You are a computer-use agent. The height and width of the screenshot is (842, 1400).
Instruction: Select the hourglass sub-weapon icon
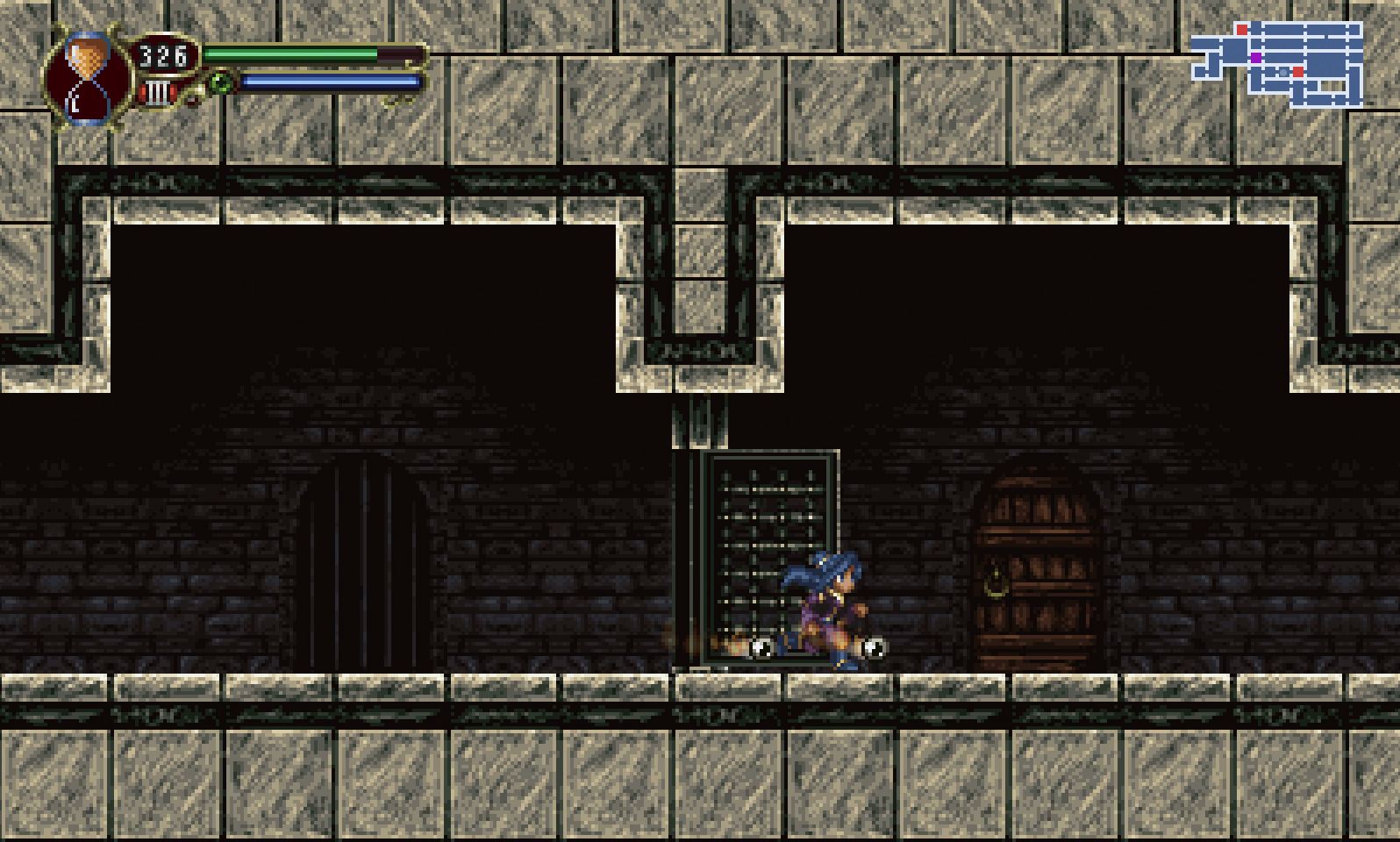[88, 72]
